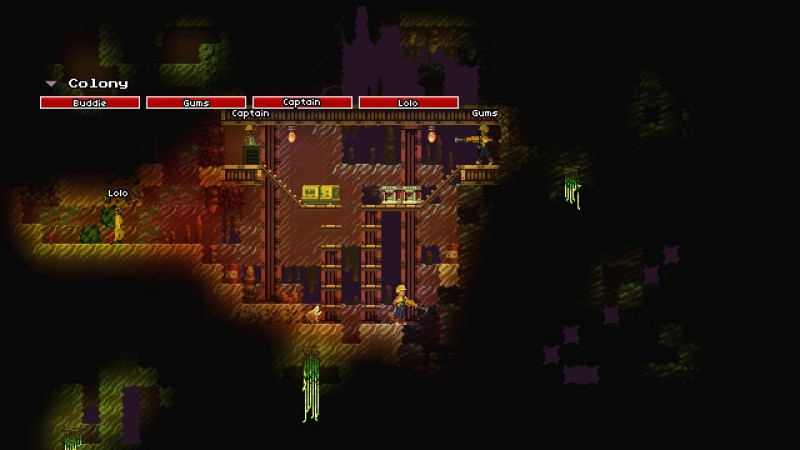Collapse the Colony panel arrow
The height and width of the screenshot is (450, 800).
tap(50, 84)
